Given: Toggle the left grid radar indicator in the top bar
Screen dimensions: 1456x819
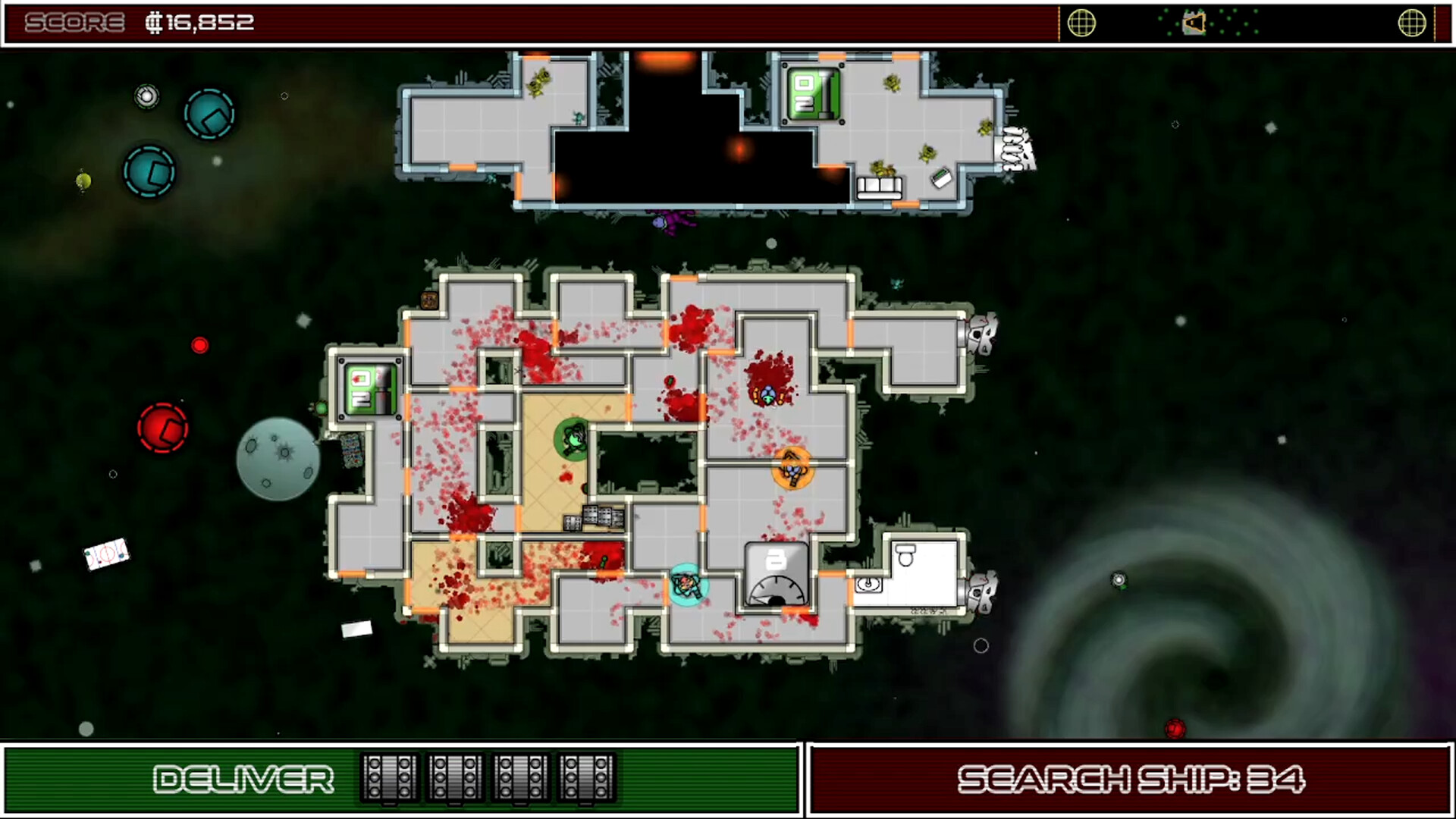Looking at the screenshot, I should (x=1082, y=23).
